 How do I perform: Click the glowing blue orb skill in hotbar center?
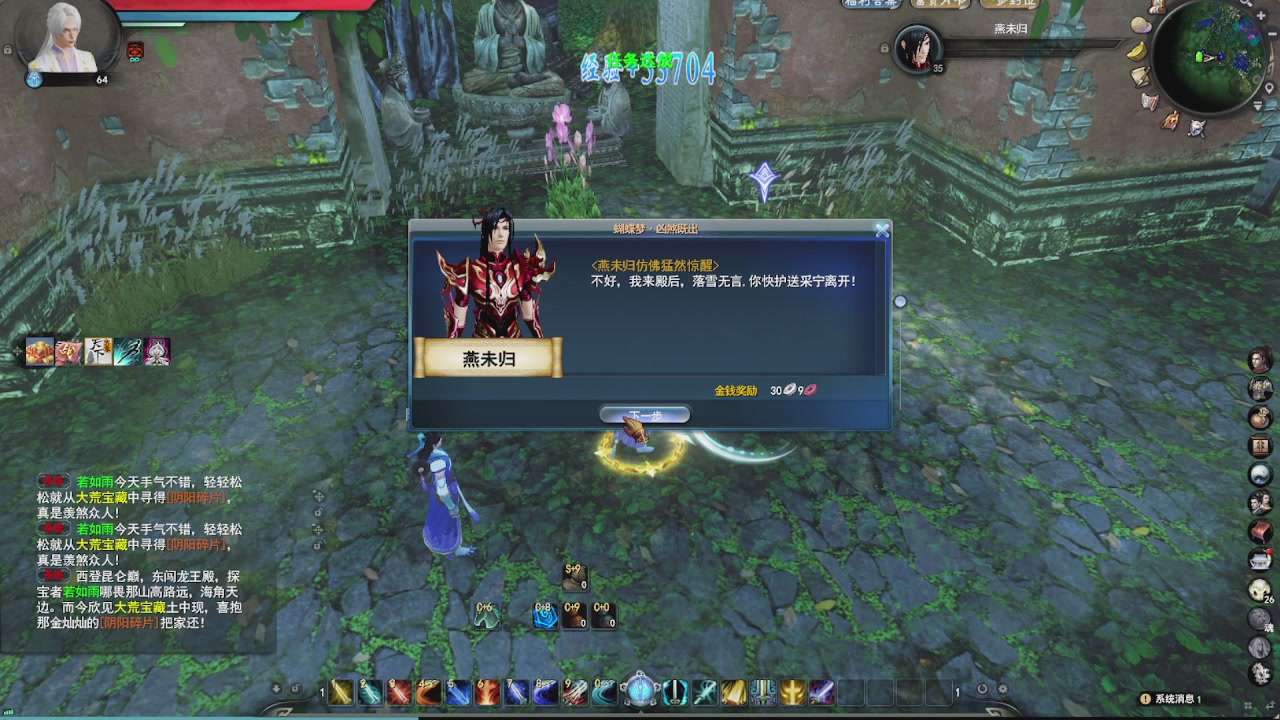pyautogui.click(x=640, y=690)
